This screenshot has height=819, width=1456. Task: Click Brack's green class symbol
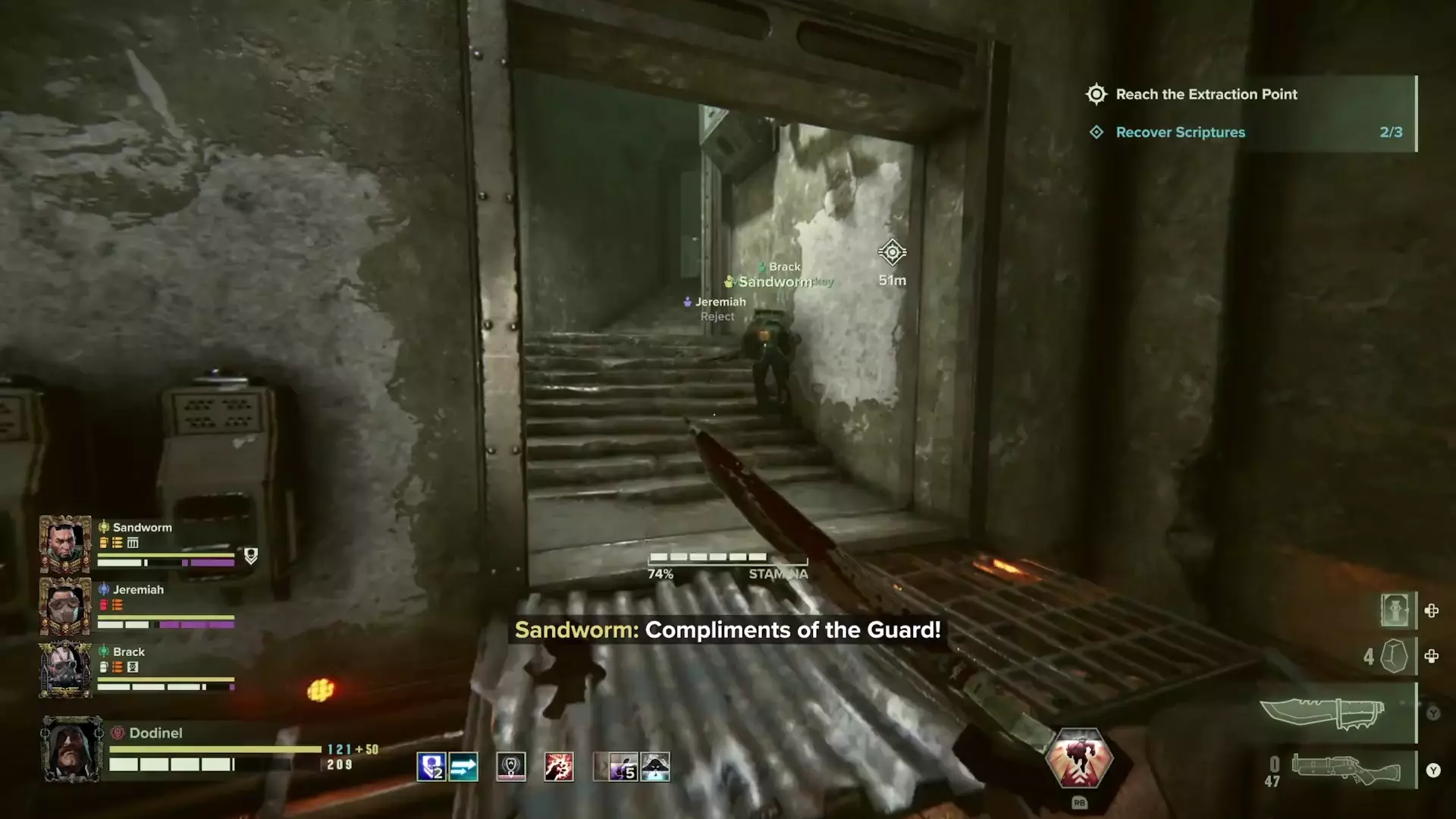tap(104, 651)
